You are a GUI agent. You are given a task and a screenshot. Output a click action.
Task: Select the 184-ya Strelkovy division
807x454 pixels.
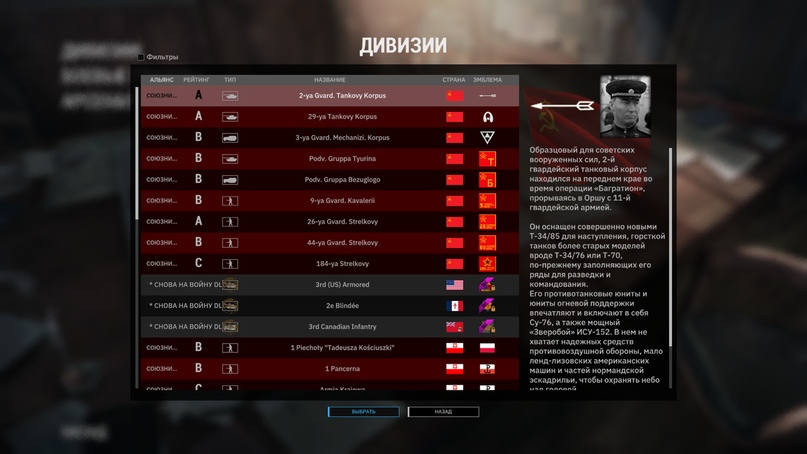coord(329,264)
